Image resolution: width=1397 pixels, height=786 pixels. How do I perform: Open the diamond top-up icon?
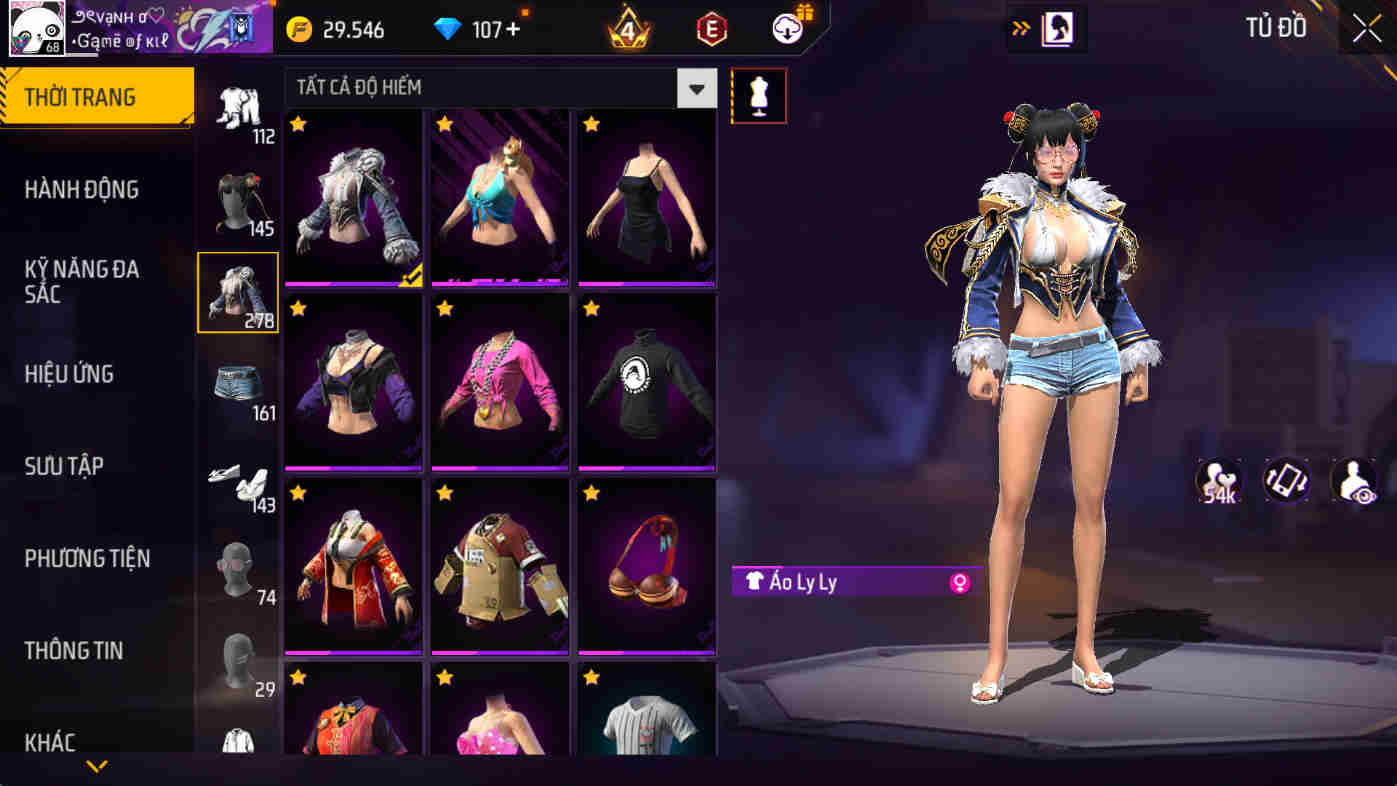(x=447, y=29)
